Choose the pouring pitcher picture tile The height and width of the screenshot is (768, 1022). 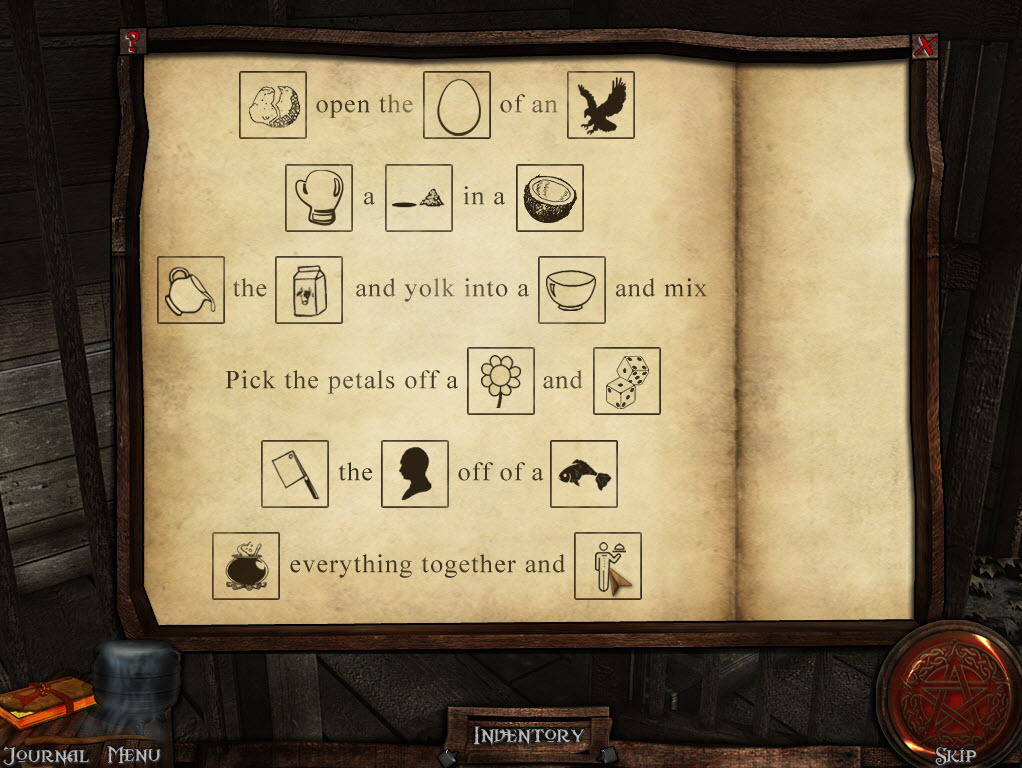[191, 289]
